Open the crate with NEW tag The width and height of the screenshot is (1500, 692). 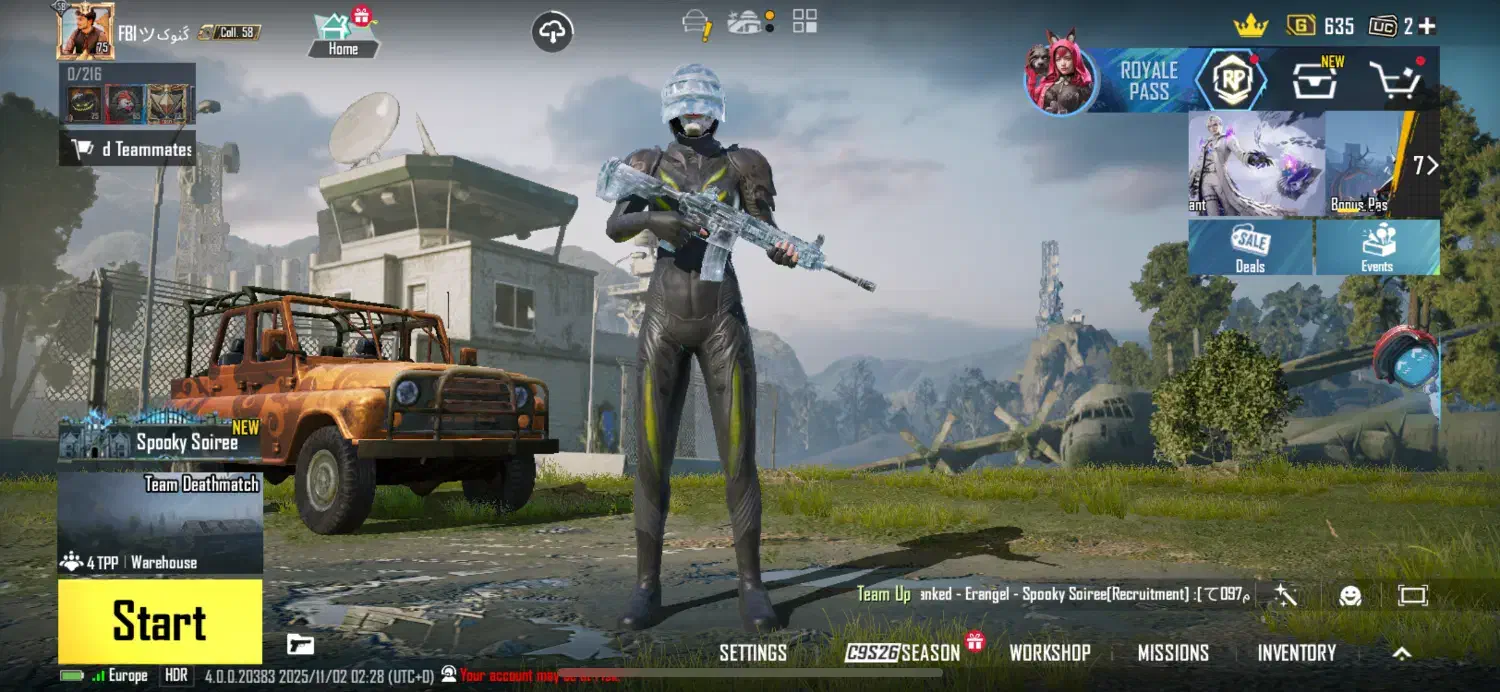[x=1316, y=80]
